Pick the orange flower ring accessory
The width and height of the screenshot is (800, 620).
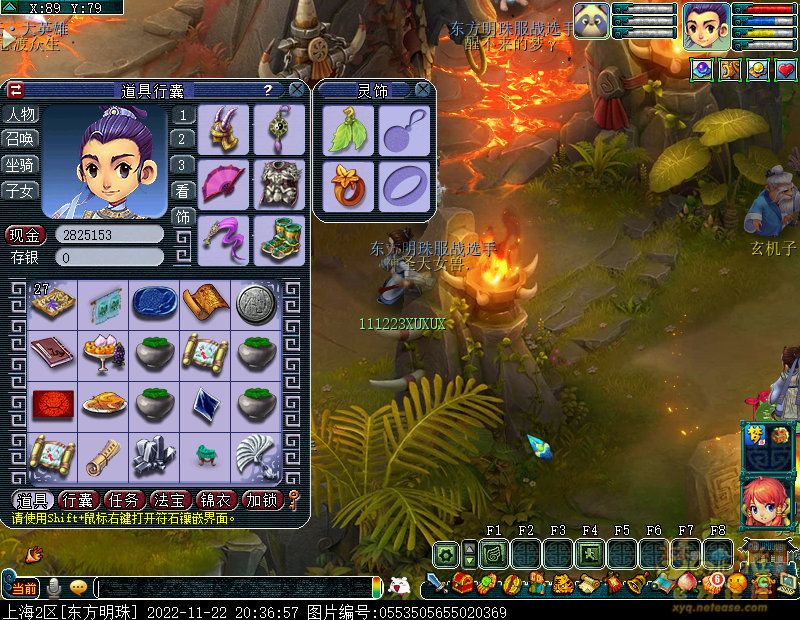(348, 185)
